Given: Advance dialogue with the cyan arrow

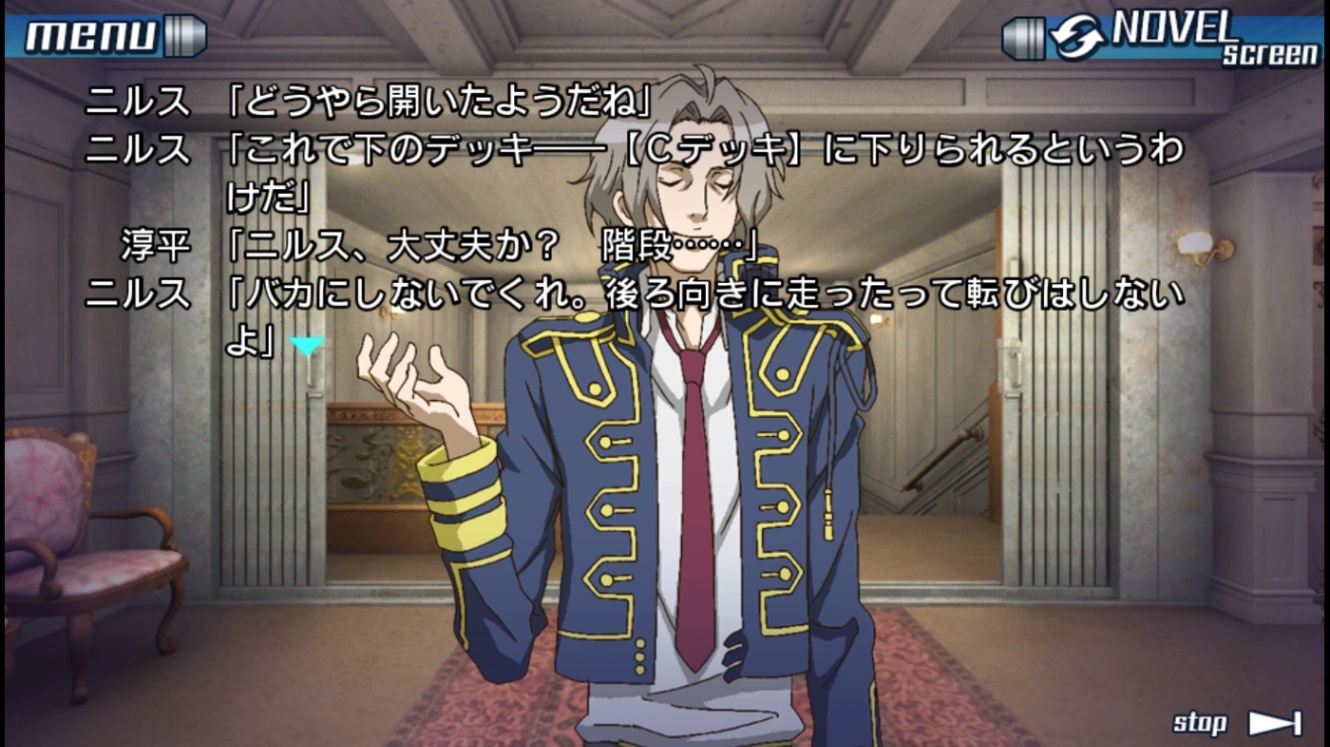Looking at the screenshot, I should [307, 346].
